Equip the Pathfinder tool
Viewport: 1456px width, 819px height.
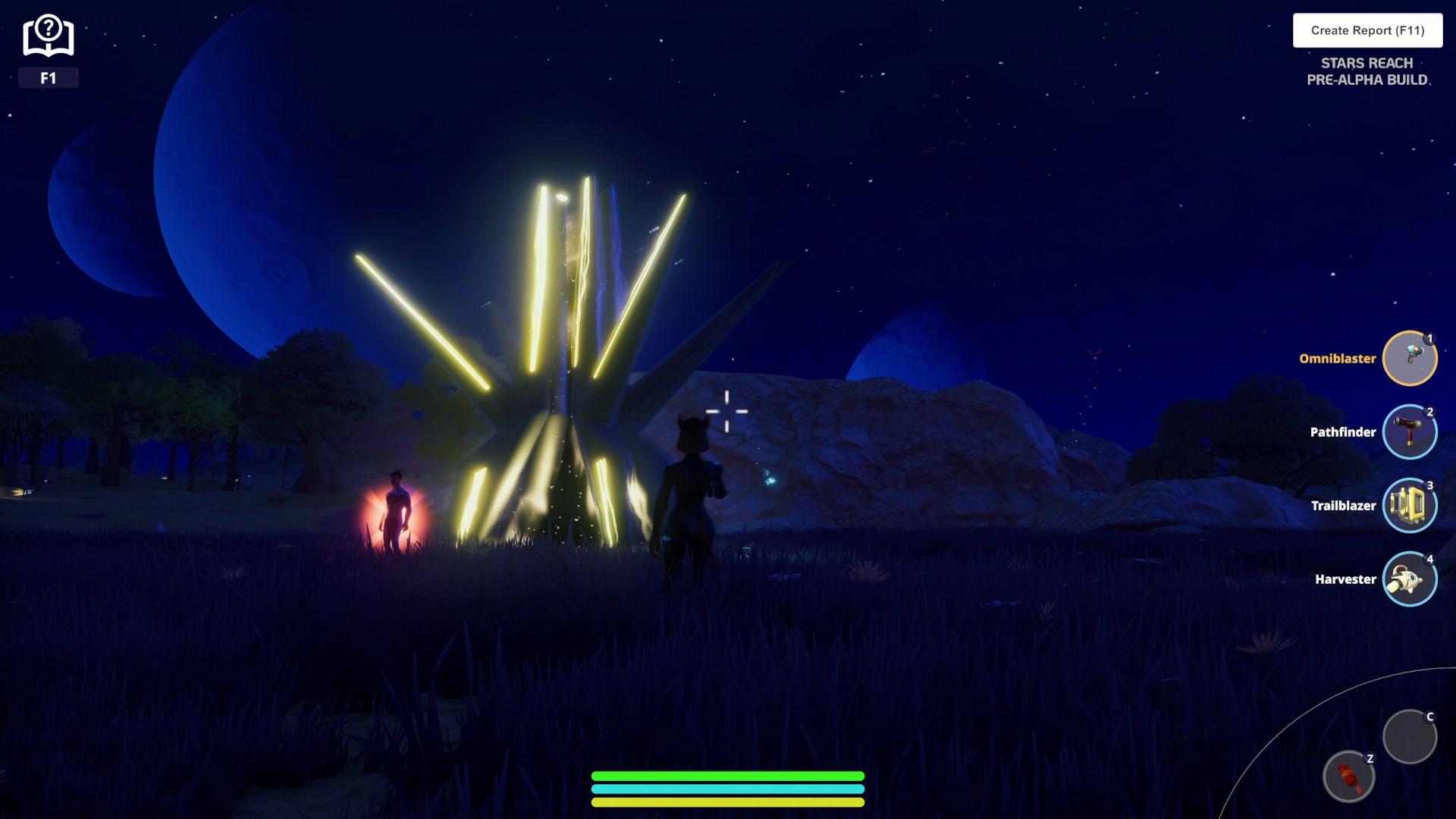pyautogui.click(x=1409, y=431)
